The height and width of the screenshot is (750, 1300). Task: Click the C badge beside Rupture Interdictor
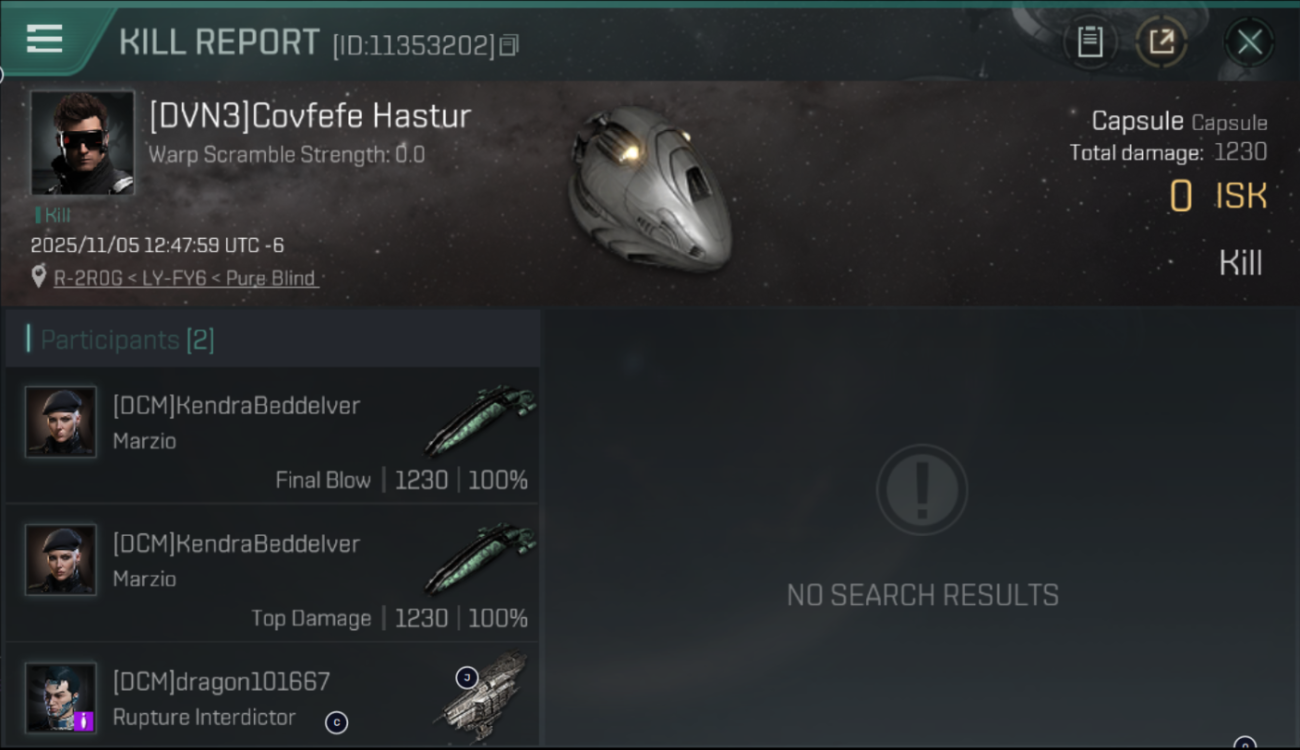point(337,723)
